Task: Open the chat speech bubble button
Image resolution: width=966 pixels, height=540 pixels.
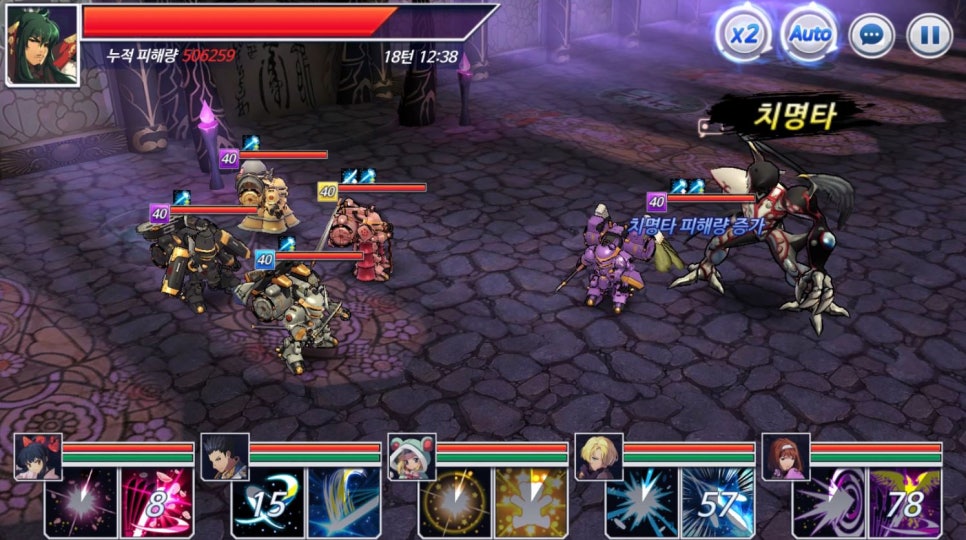Action: [871, 36]
